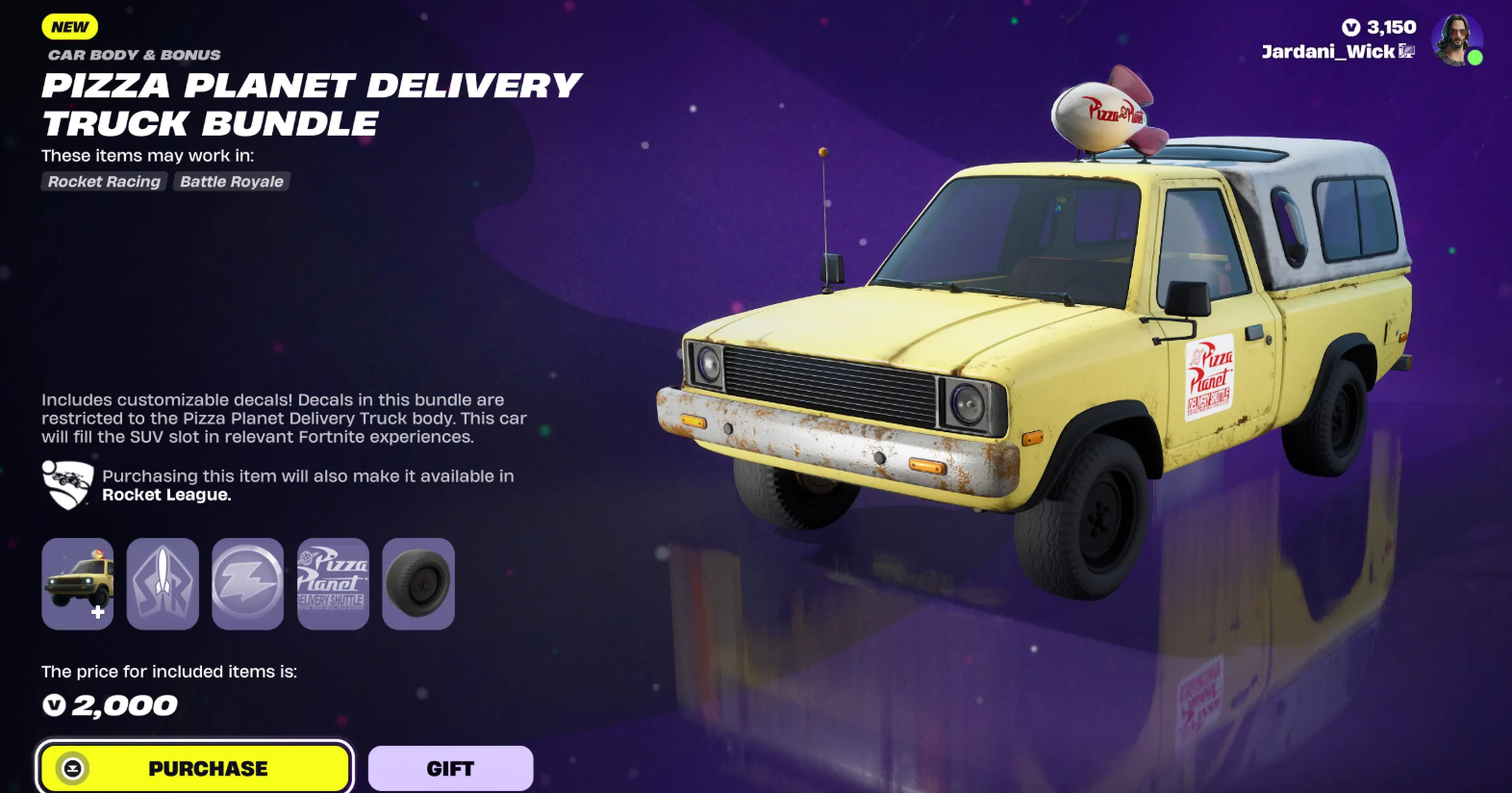The image size is (1512, 793).
Task: Select the black wheel item thumbnail
Action: pyautogui.click(x=418, y=583)
